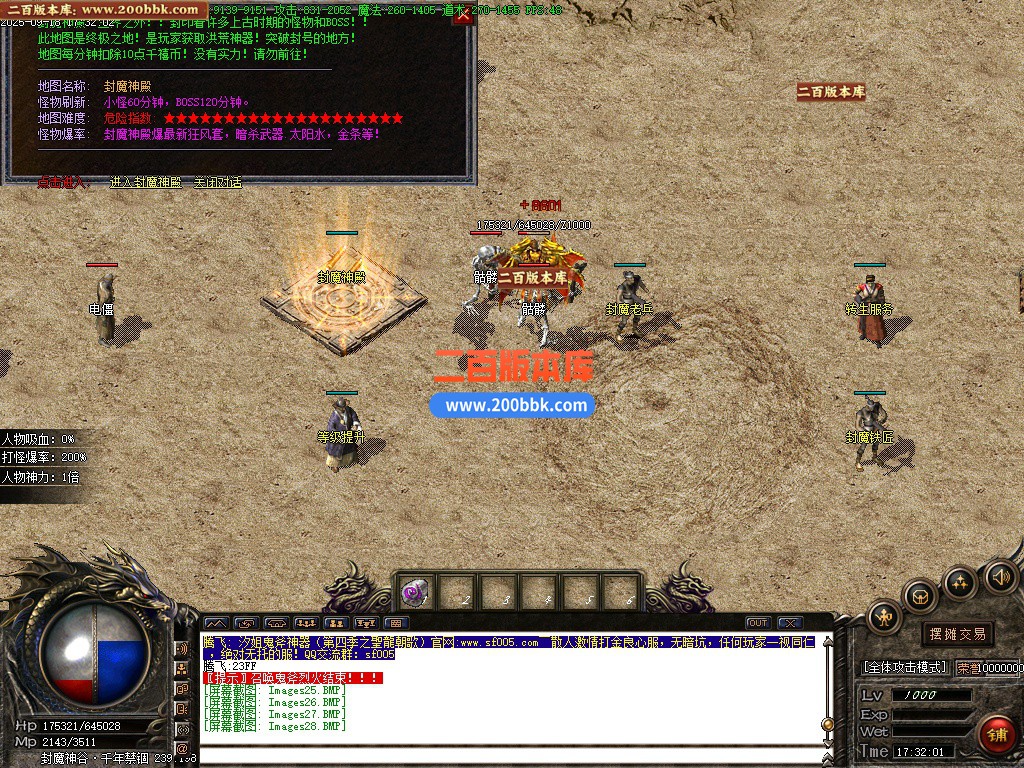The width and height of the screenshot is (1024, 768).
Task: Click the mountain-shaped chat toolbar button
Action: [216, 623]
